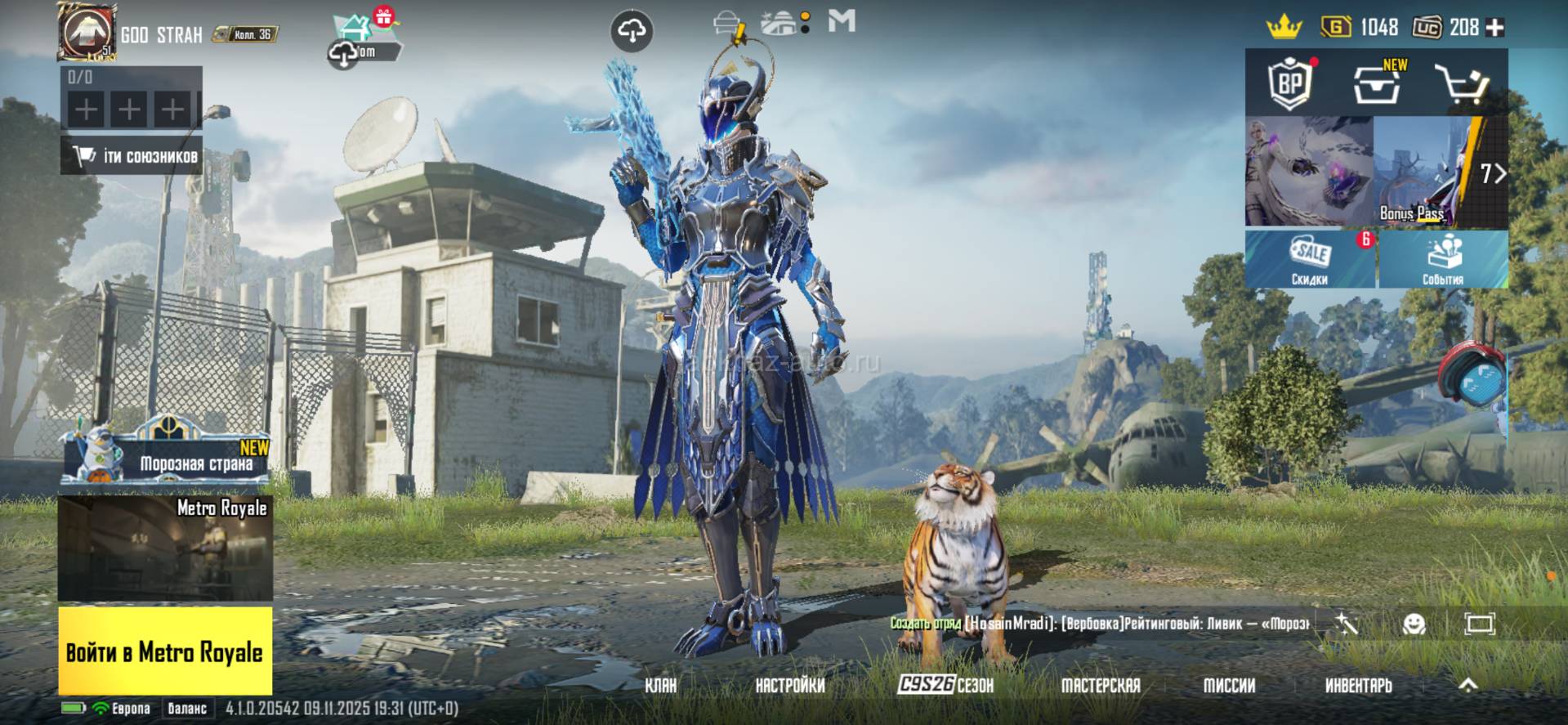The width and height of the screenshot is (1568, 725).
Task: Open the Settings menu
Action: tap(790, 686)
